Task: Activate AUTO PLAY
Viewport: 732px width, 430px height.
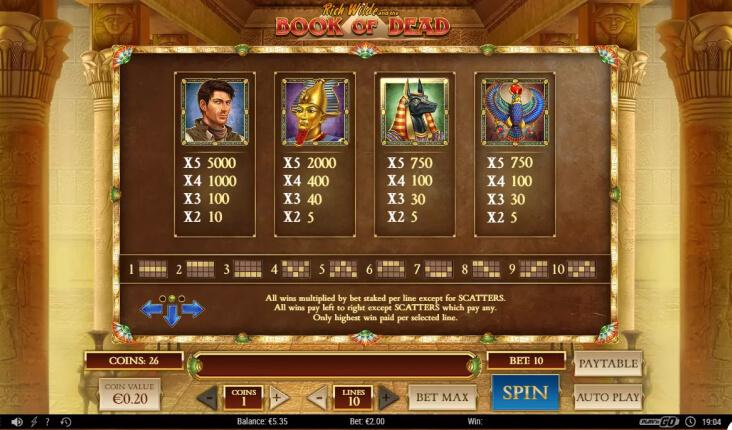Action: pos(608,397)
